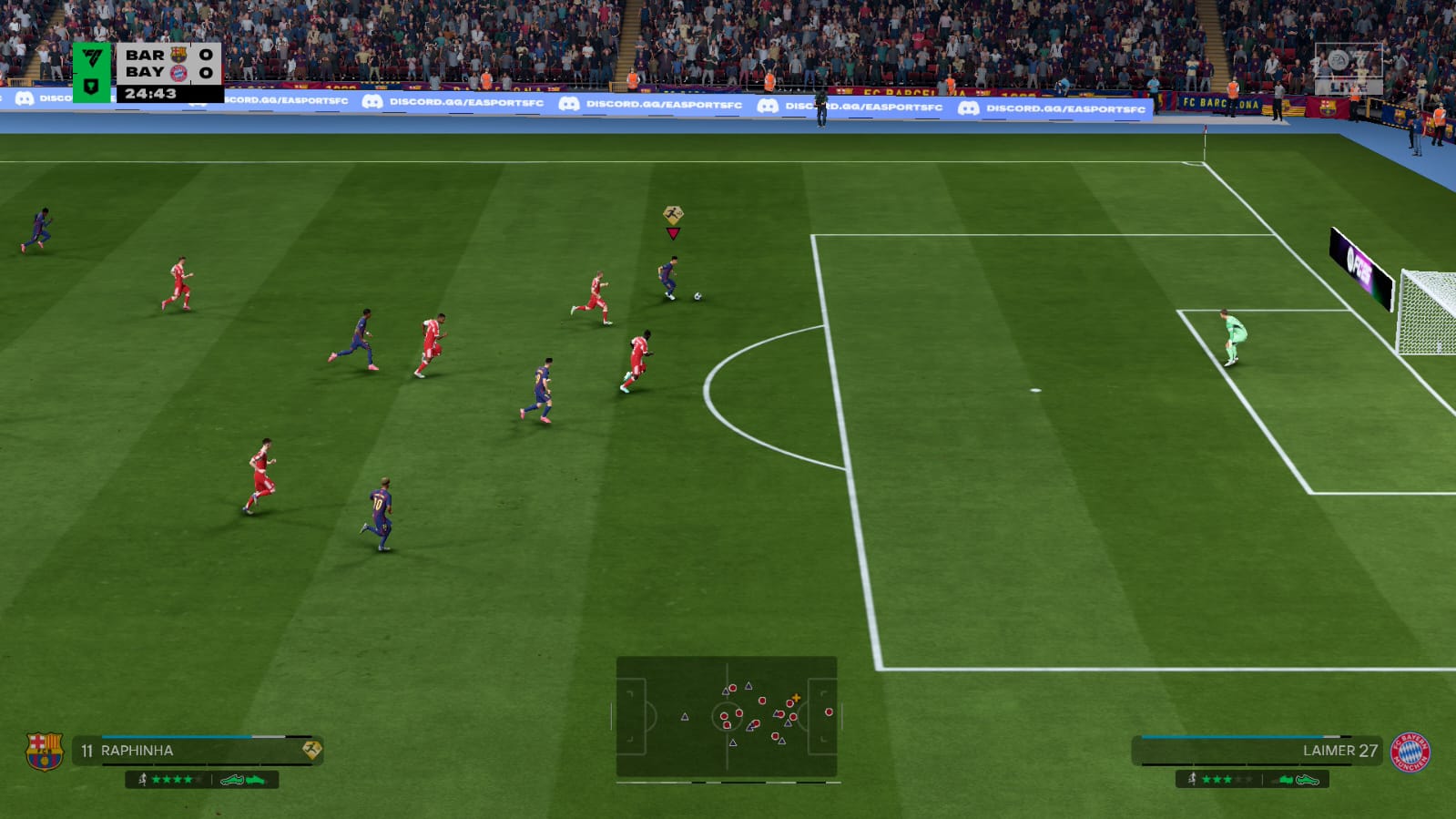Select the Laimer 27 player panel
The height and width of the screenshot is (819, 1456).
point(1257,751)
